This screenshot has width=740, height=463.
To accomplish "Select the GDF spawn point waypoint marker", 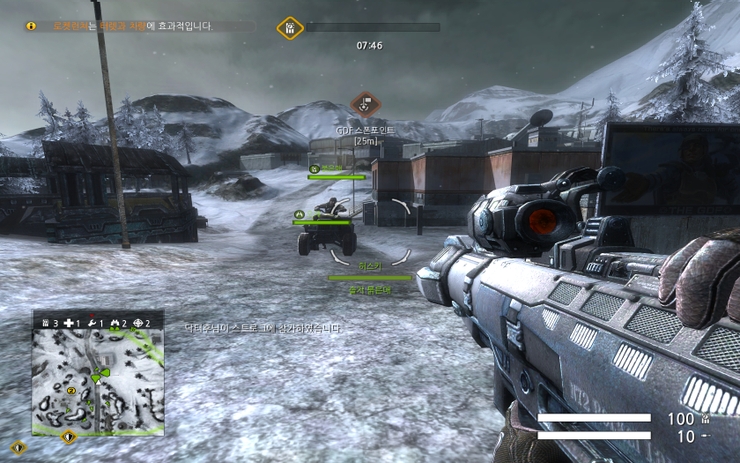I will coord(364,103).
